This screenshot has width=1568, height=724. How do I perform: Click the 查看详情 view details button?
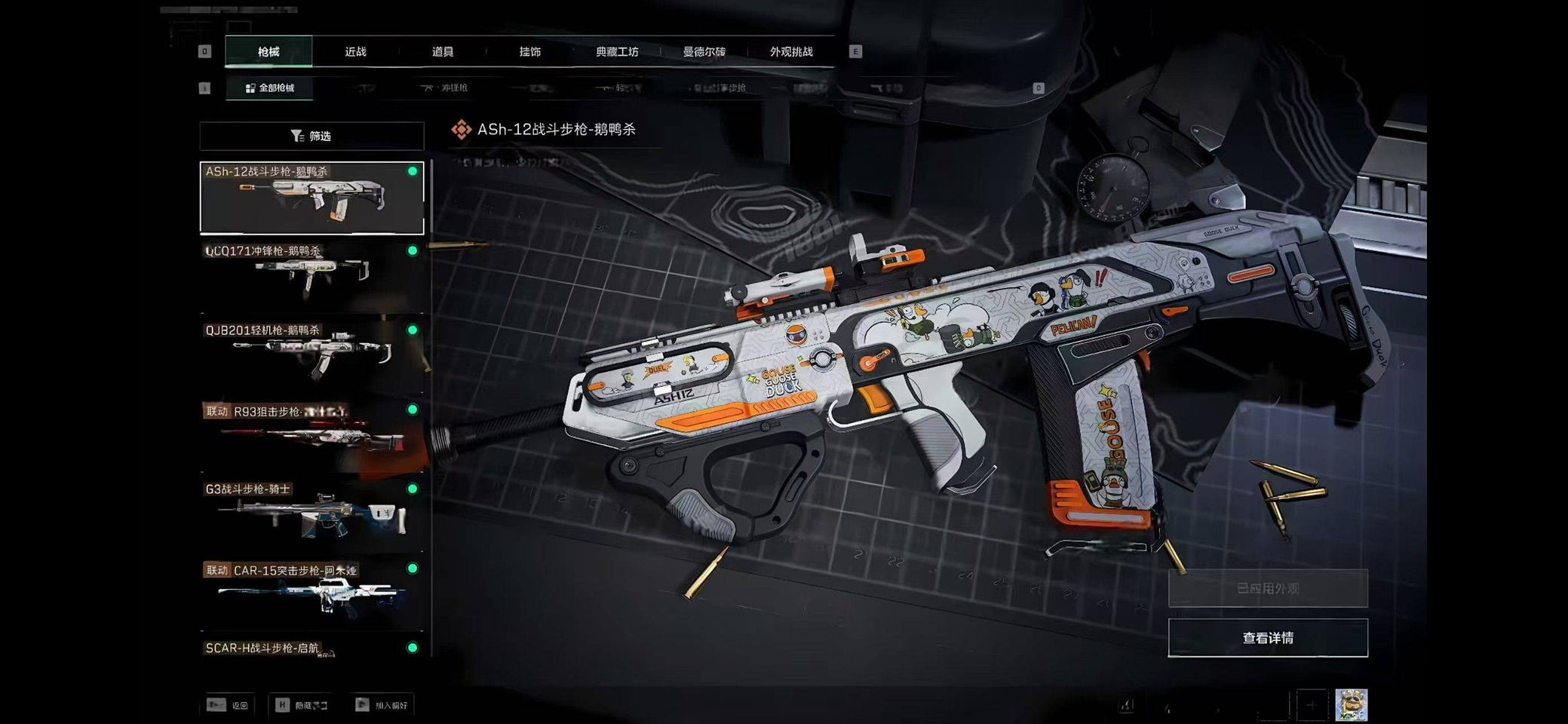(x=1267, y=638)
